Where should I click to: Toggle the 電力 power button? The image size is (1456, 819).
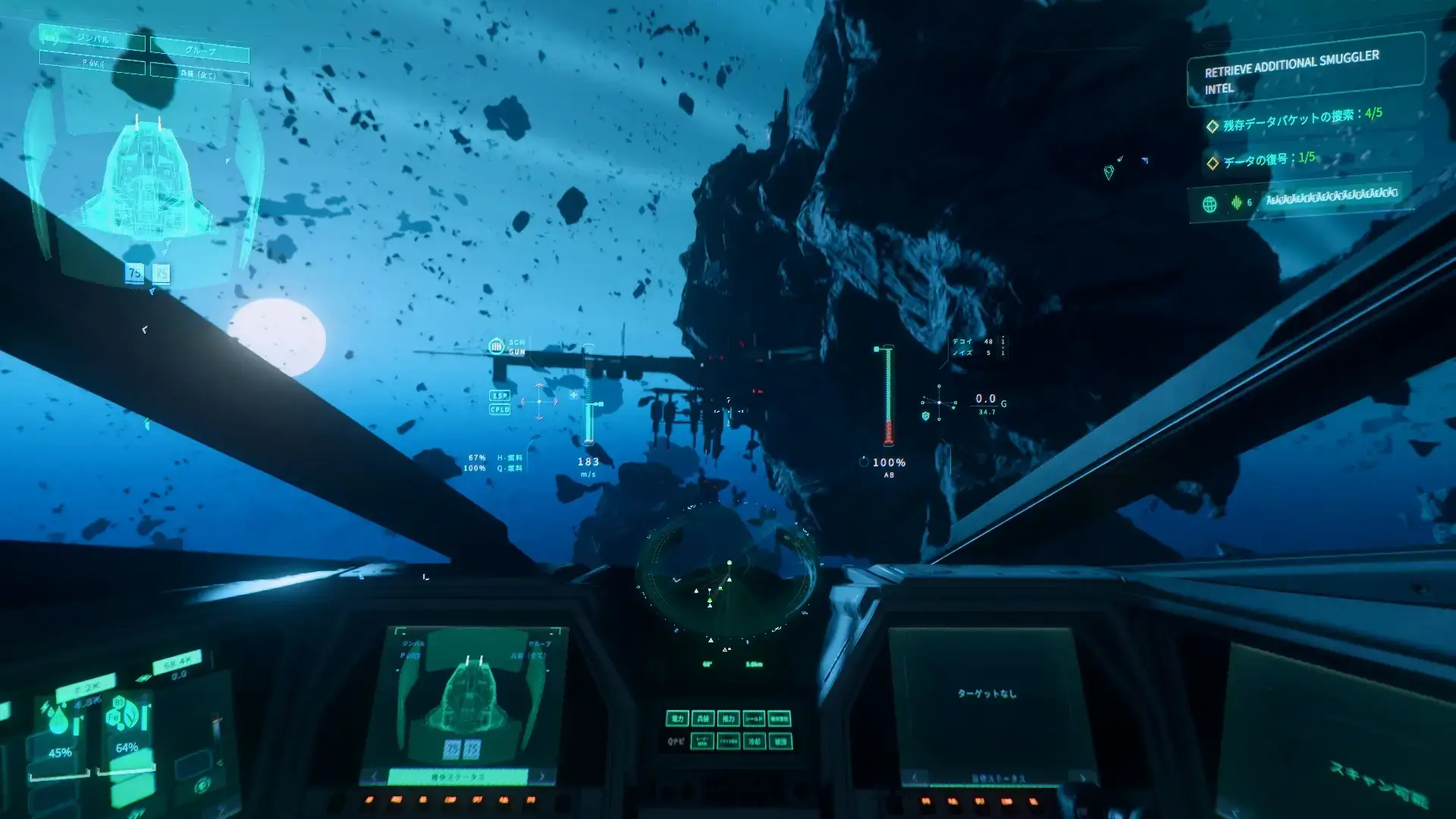(x=677, y=718)
